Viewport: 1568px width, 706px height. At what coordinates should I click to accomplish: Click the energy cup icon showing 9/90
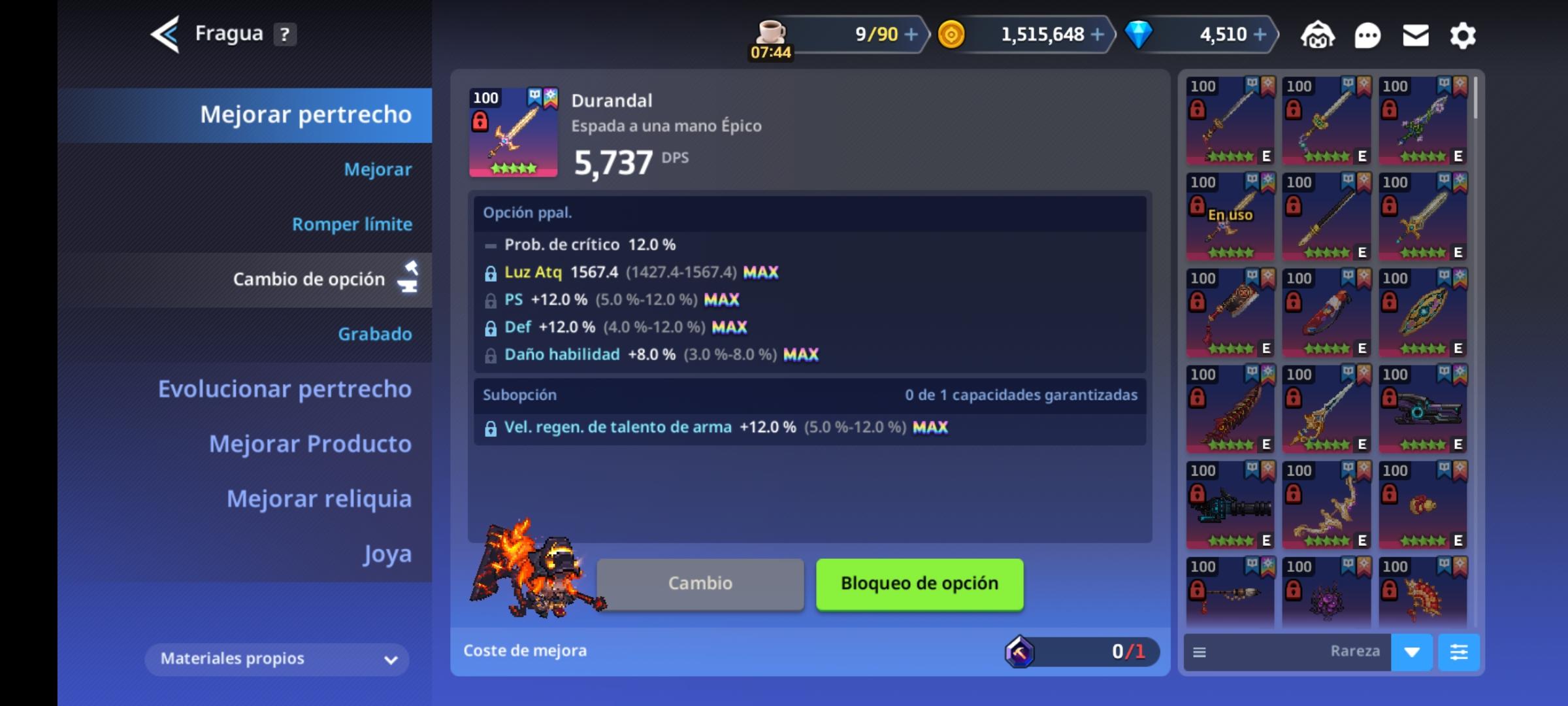coord(771,31)
